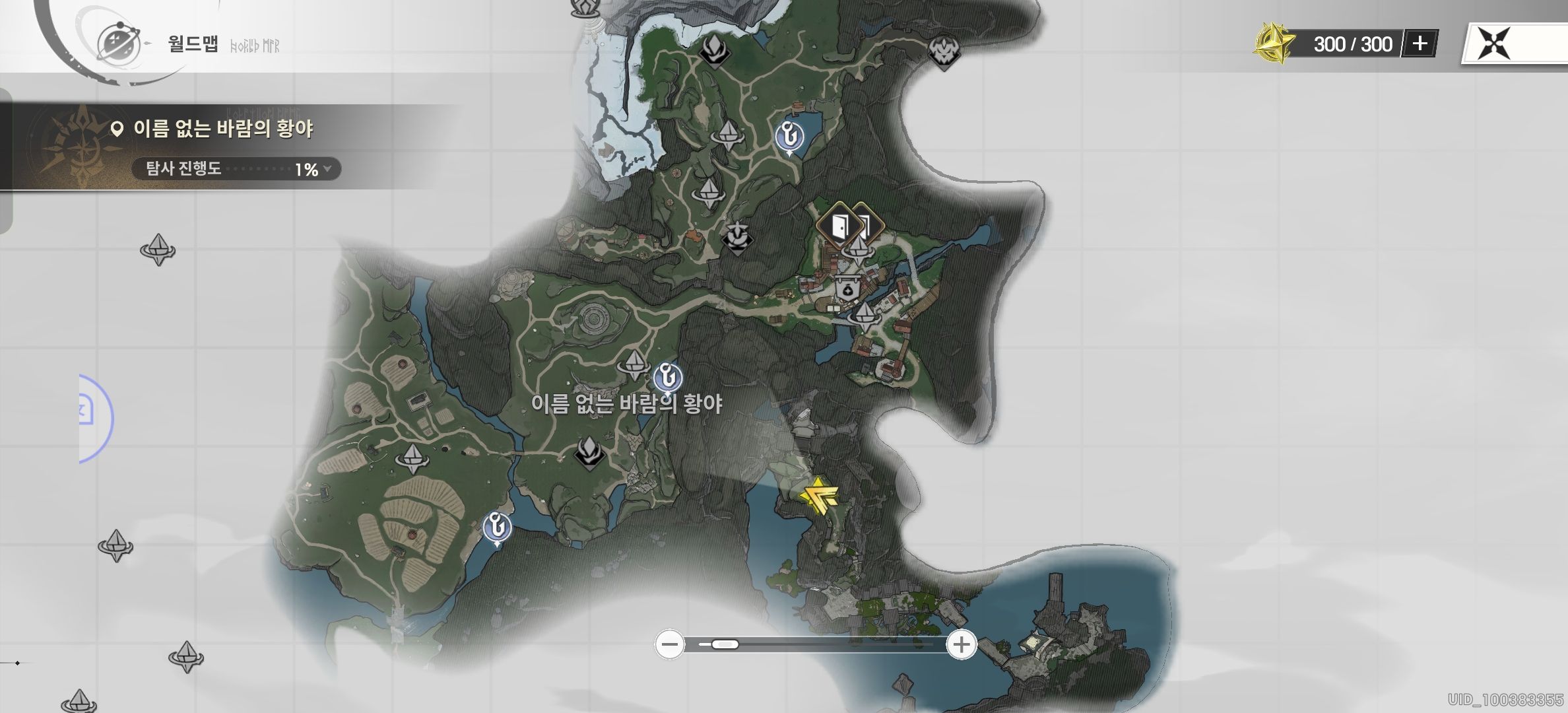Click the map zoom slider handle
1568x713 pixels.
tap(724, 644)
